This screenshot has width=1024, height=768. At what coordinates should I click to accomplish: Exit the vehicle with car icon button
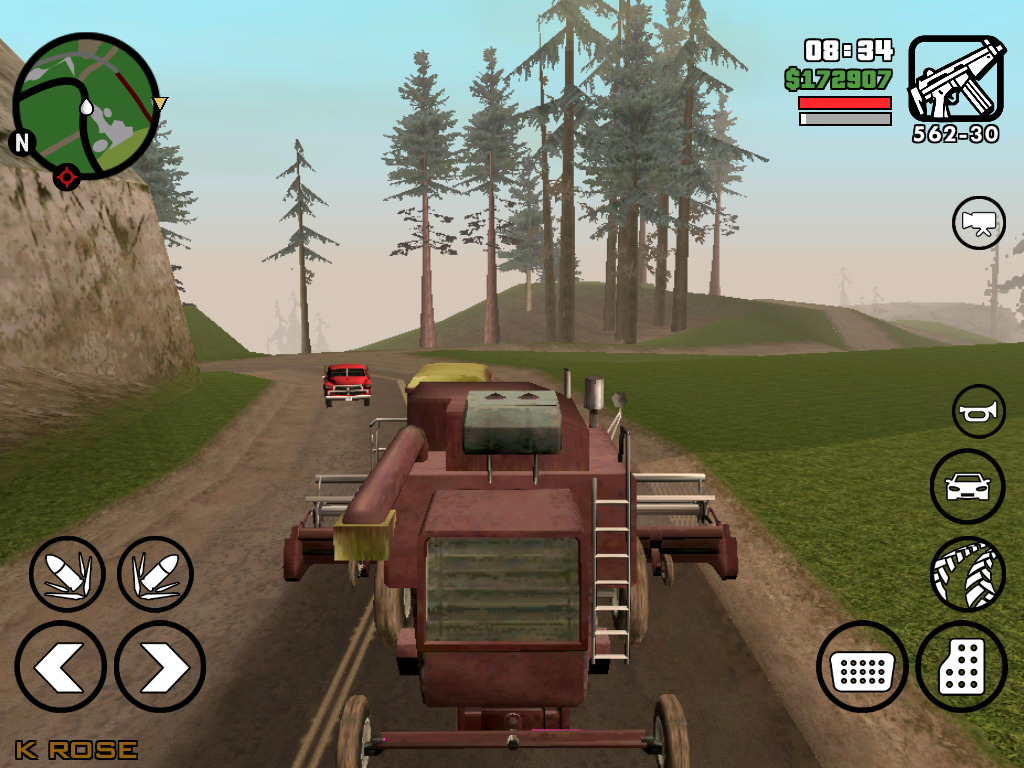(967, 486)
